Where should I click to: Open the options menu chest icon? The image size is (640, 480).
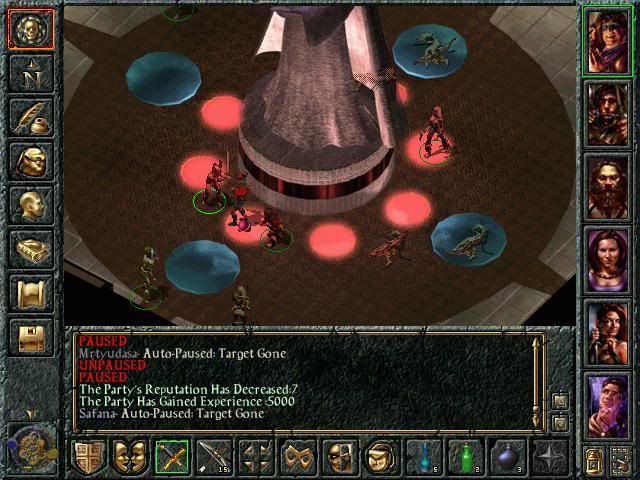[x=31, y=336]
